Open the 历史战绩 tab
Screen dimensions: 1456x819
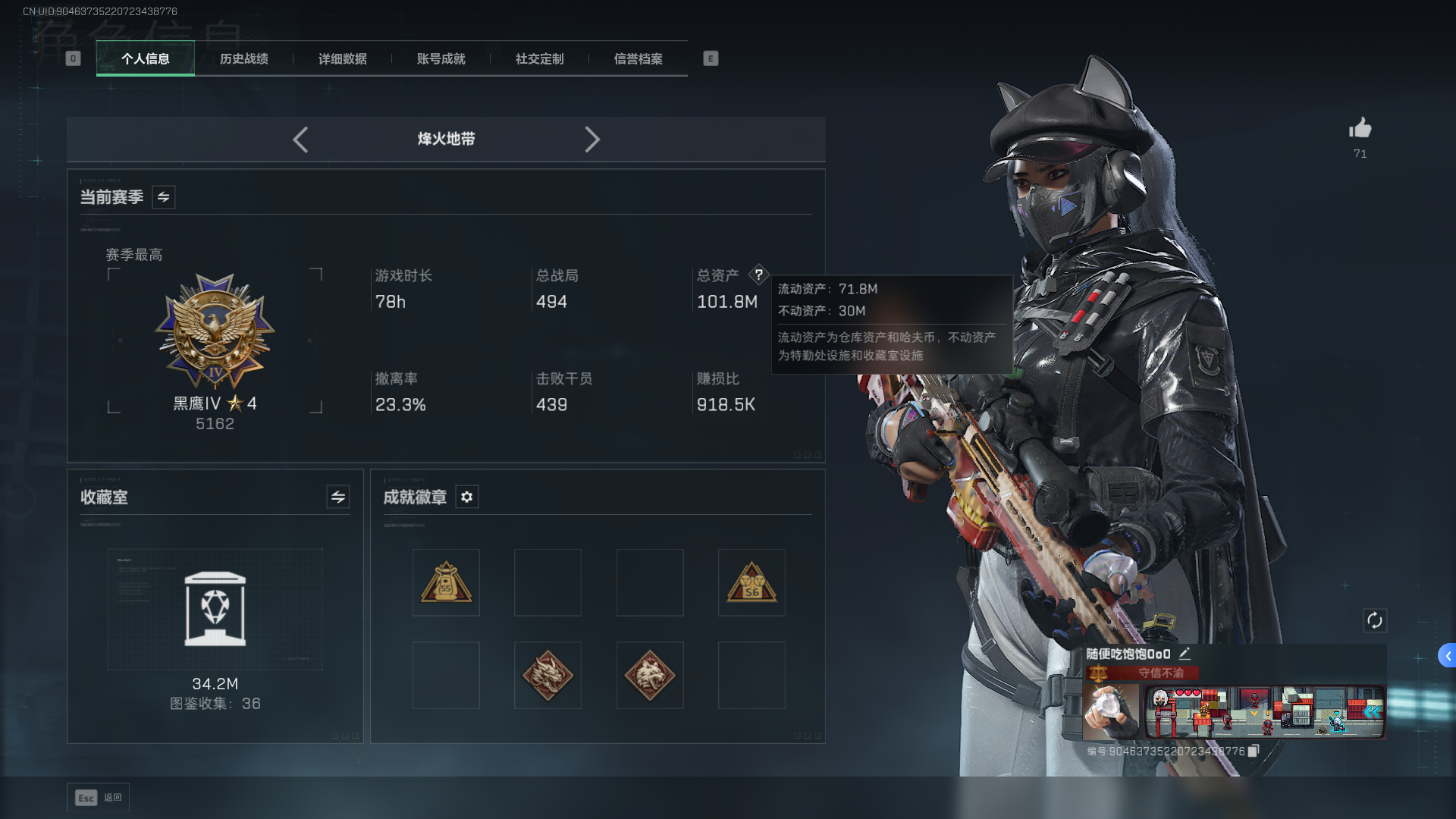[243, 58]
